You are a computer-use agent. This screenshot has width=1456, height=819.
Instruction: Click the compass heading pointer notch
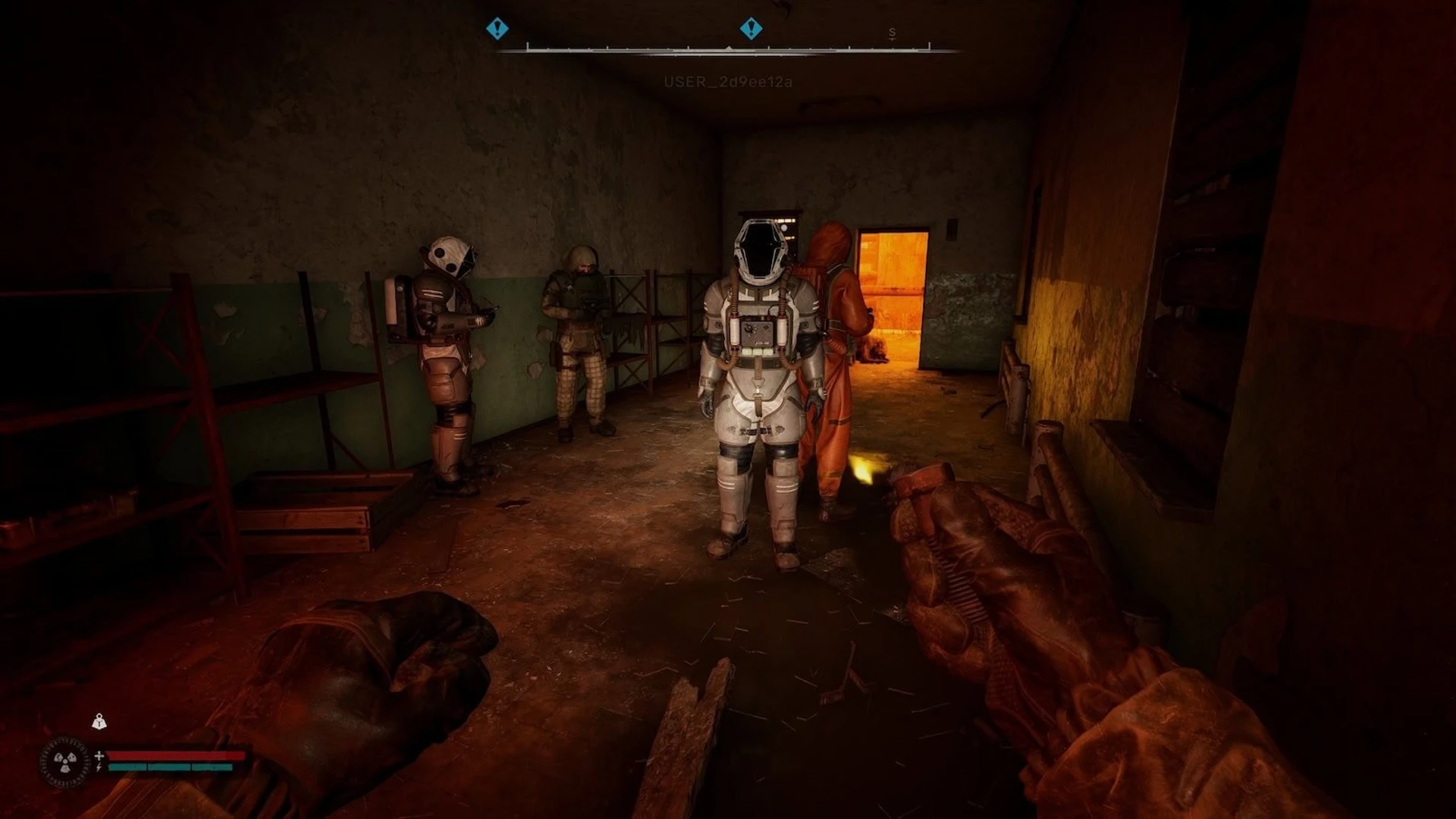729,47
